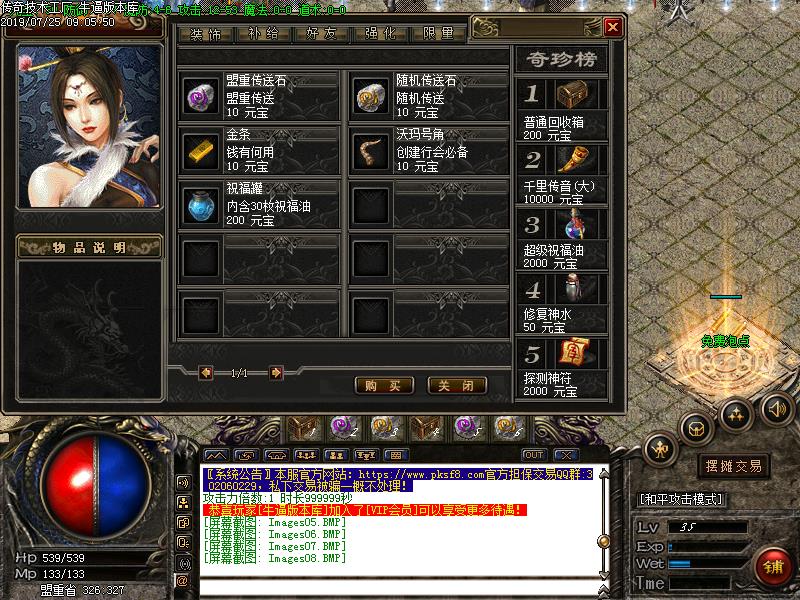Choose the 随机传送石 item
This screenshot has width=800, height=600.
tap(372, 97)
